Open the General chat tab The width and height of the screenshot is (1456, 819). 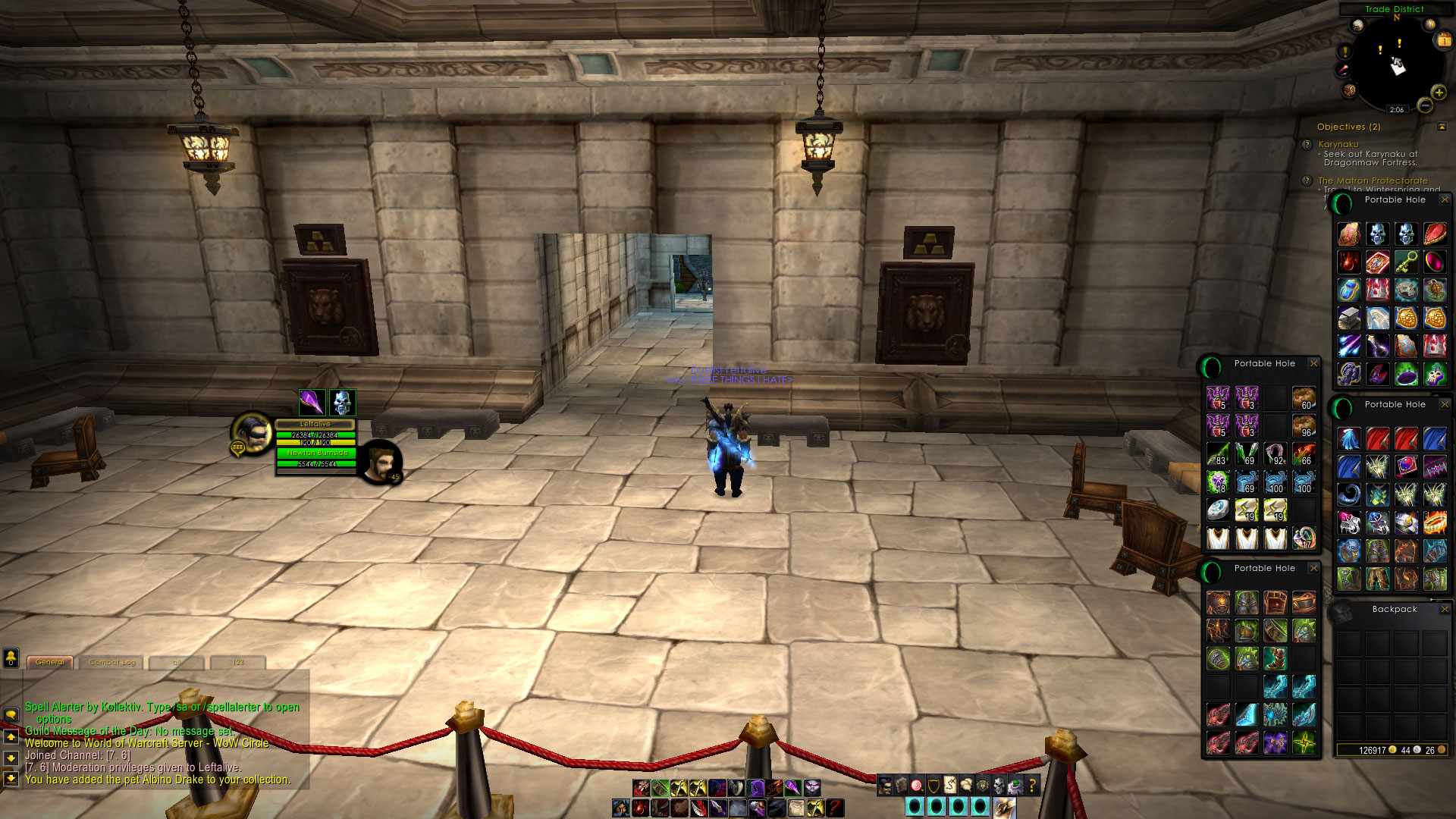(50, 662)
